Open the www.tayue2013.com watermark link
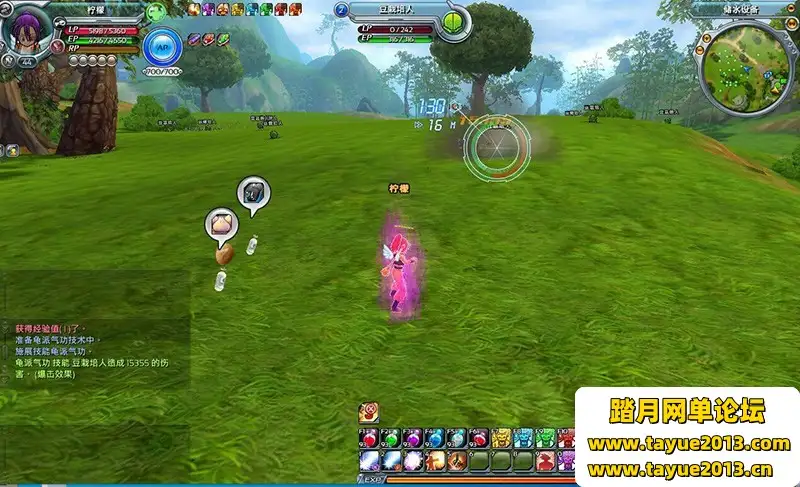800x487 pixels. point(688,444)
